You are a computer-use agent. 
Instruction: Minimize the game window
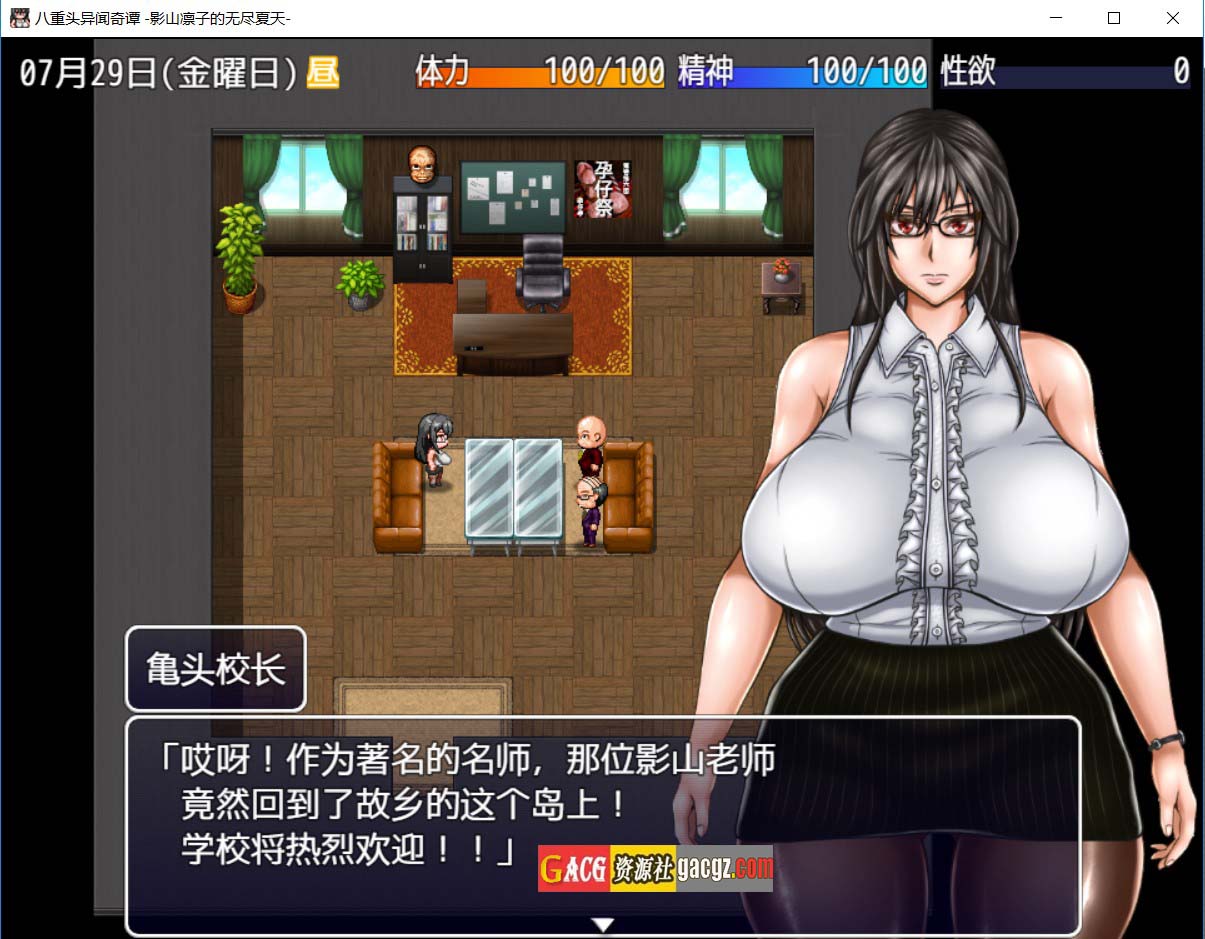[1057, 18]
